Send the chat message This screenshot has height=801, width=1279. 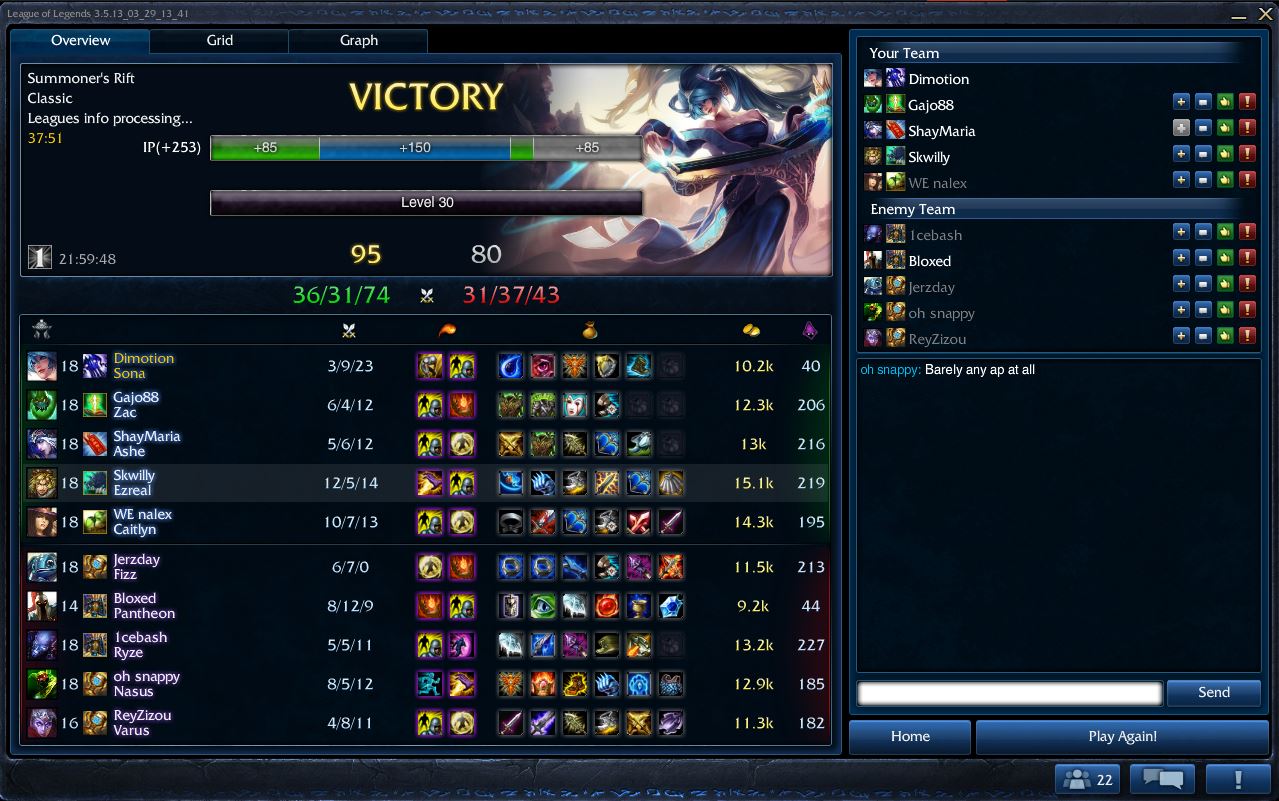1213,693
